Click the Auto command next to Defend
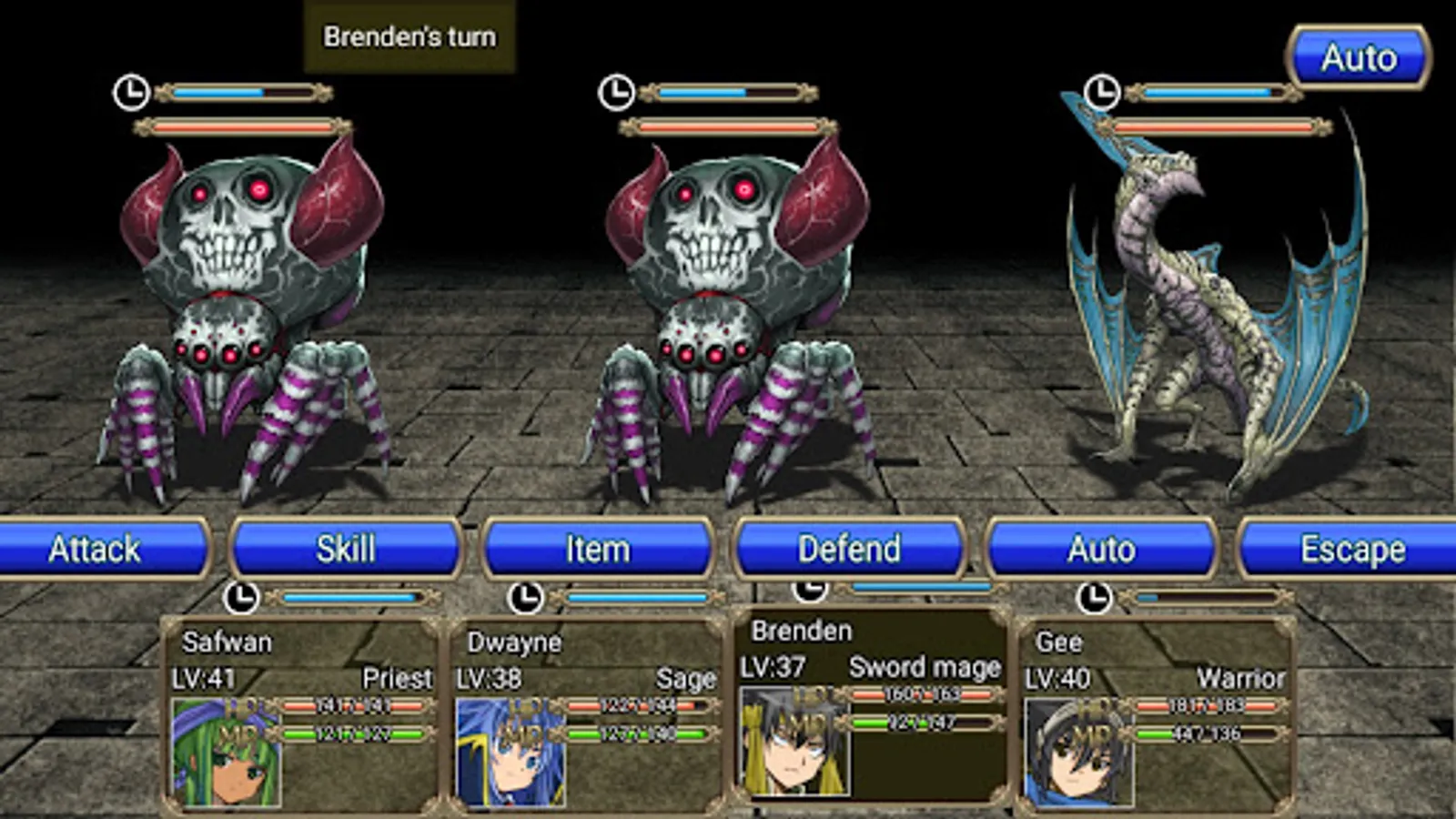Screen dimensions: 1456x819 (1101, 549)
